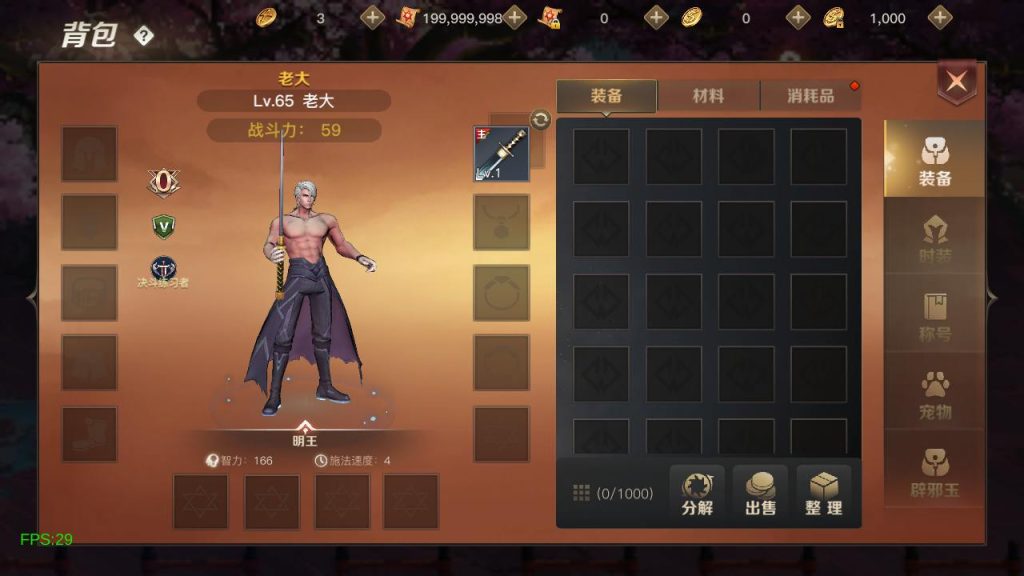This screenshot has height=576, width=1024.
Task: Open the 消耗品 tab
Action: pos(810,96)
